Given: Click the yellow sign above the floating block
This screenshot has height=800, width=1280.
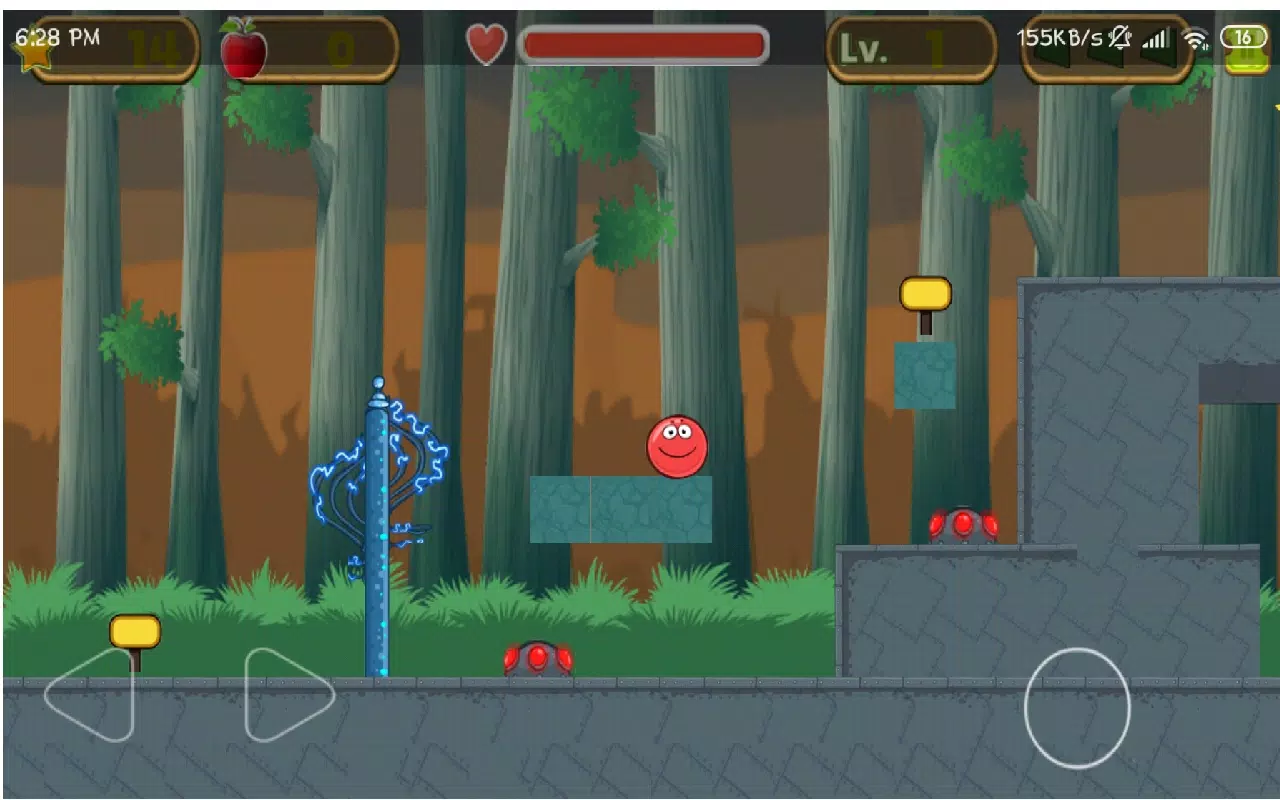Looking at the screenshot, I should (925, 294).
